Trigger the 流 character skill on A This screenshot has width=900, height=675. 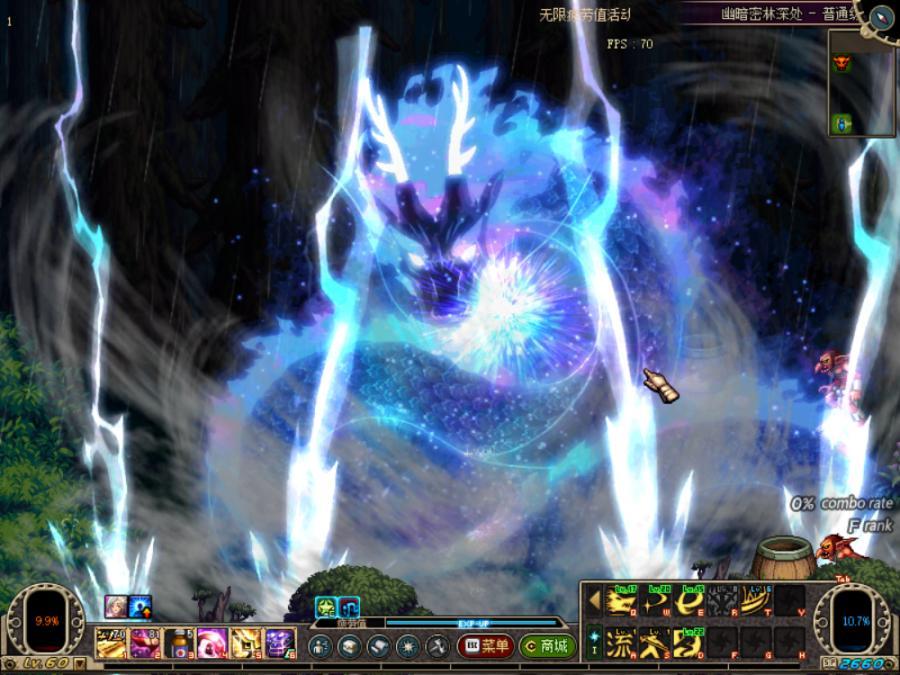pos(622,642)
